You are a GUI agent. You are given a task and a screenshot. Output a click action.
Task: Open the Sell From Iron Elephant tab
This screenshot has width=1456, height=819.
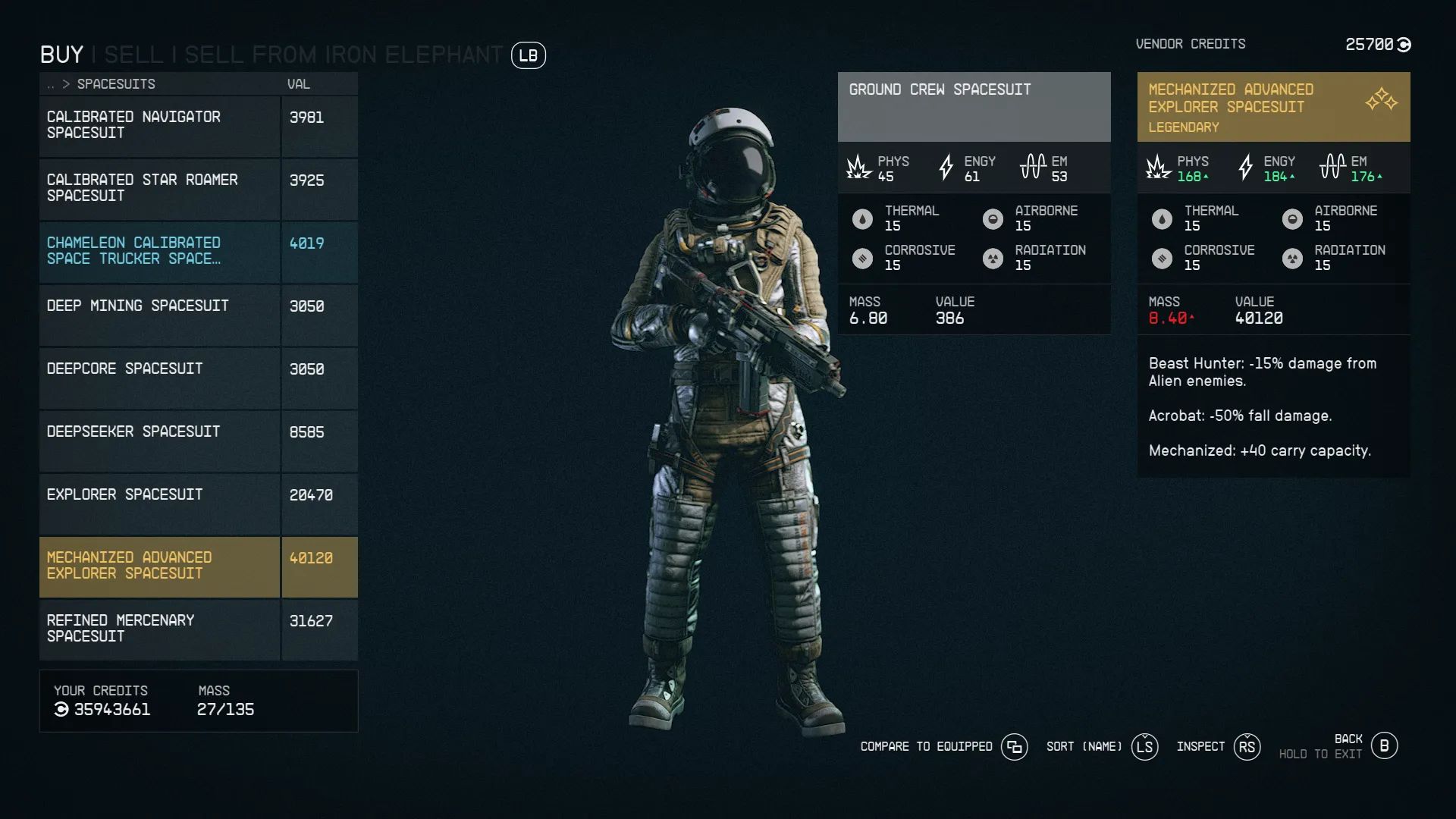coord(343,55)
